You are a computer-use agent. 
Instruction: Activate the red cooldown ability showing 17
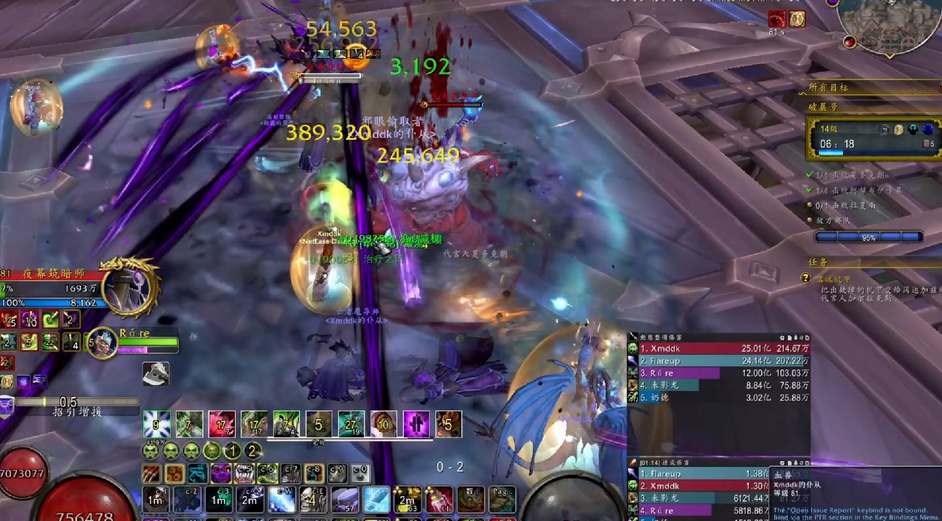(222, 424)
